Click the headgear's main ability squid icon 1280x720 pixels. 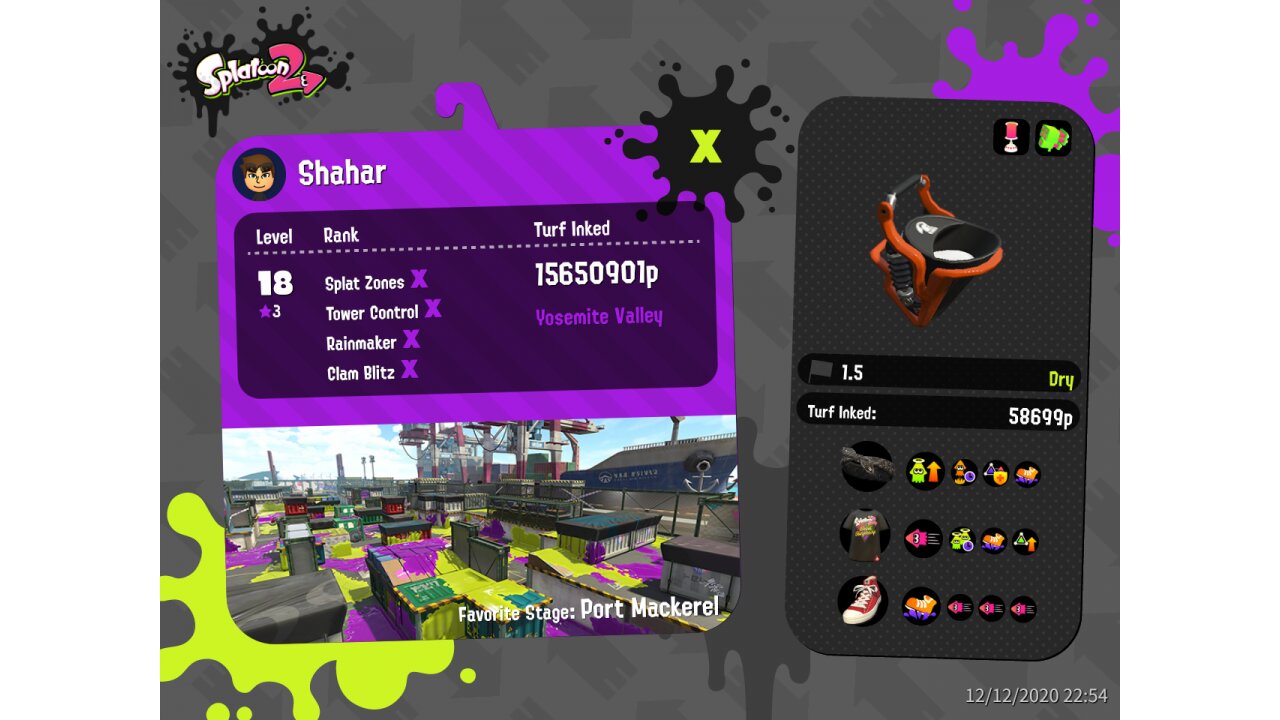[x=925, y=471]
